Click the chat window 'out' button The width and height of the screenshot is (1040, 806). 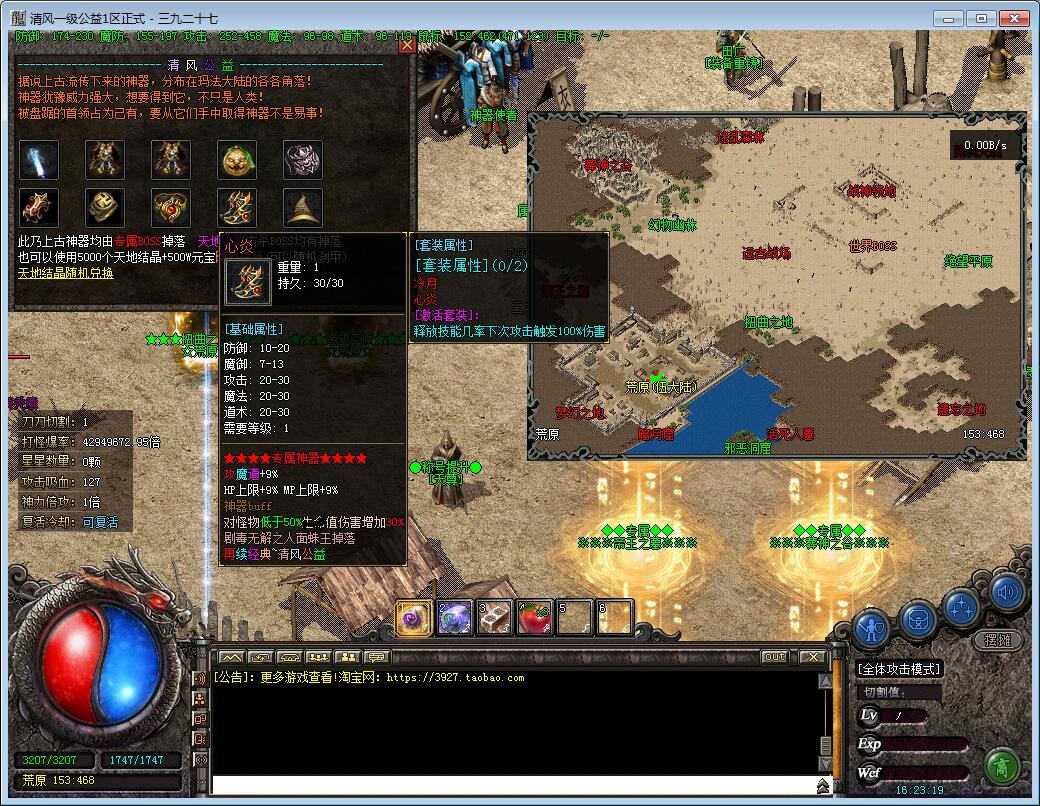tap(774, 657)
